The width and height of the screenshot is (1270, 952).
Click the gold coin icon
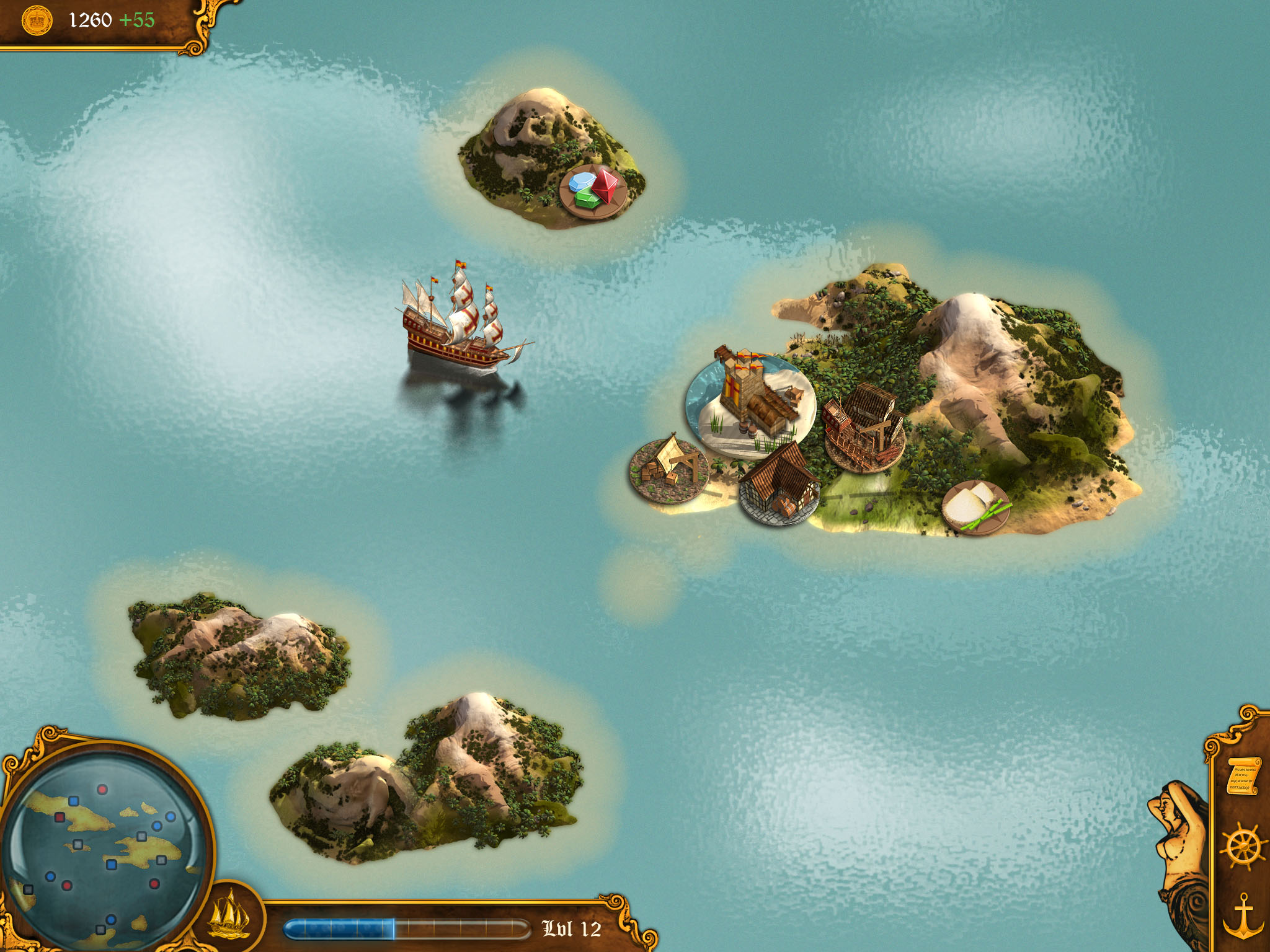[37, 21]
